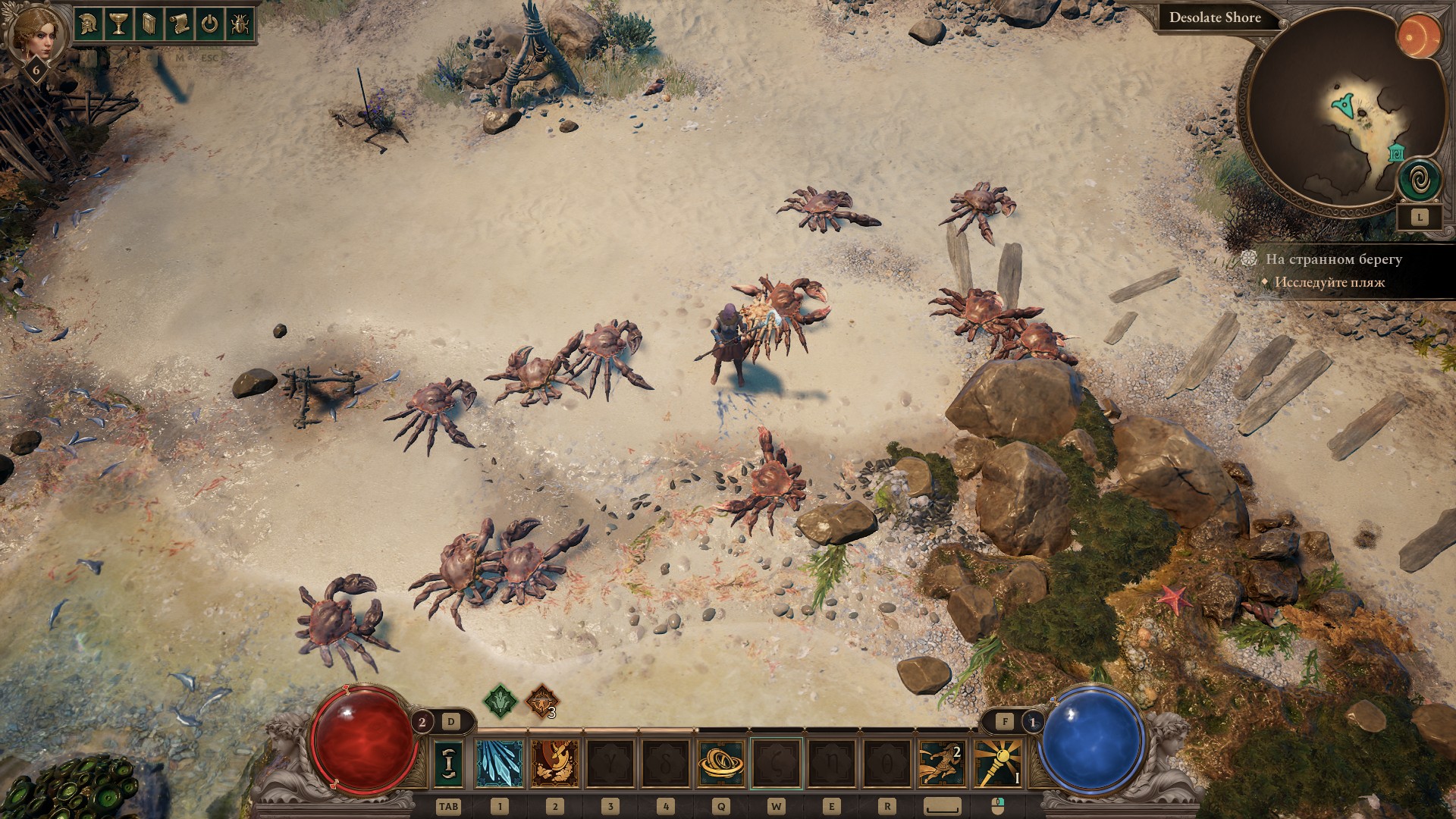This screenshot has height=819, width=1456.
Task: Click the weapon swap arrows slot
Action: [448, 764]
